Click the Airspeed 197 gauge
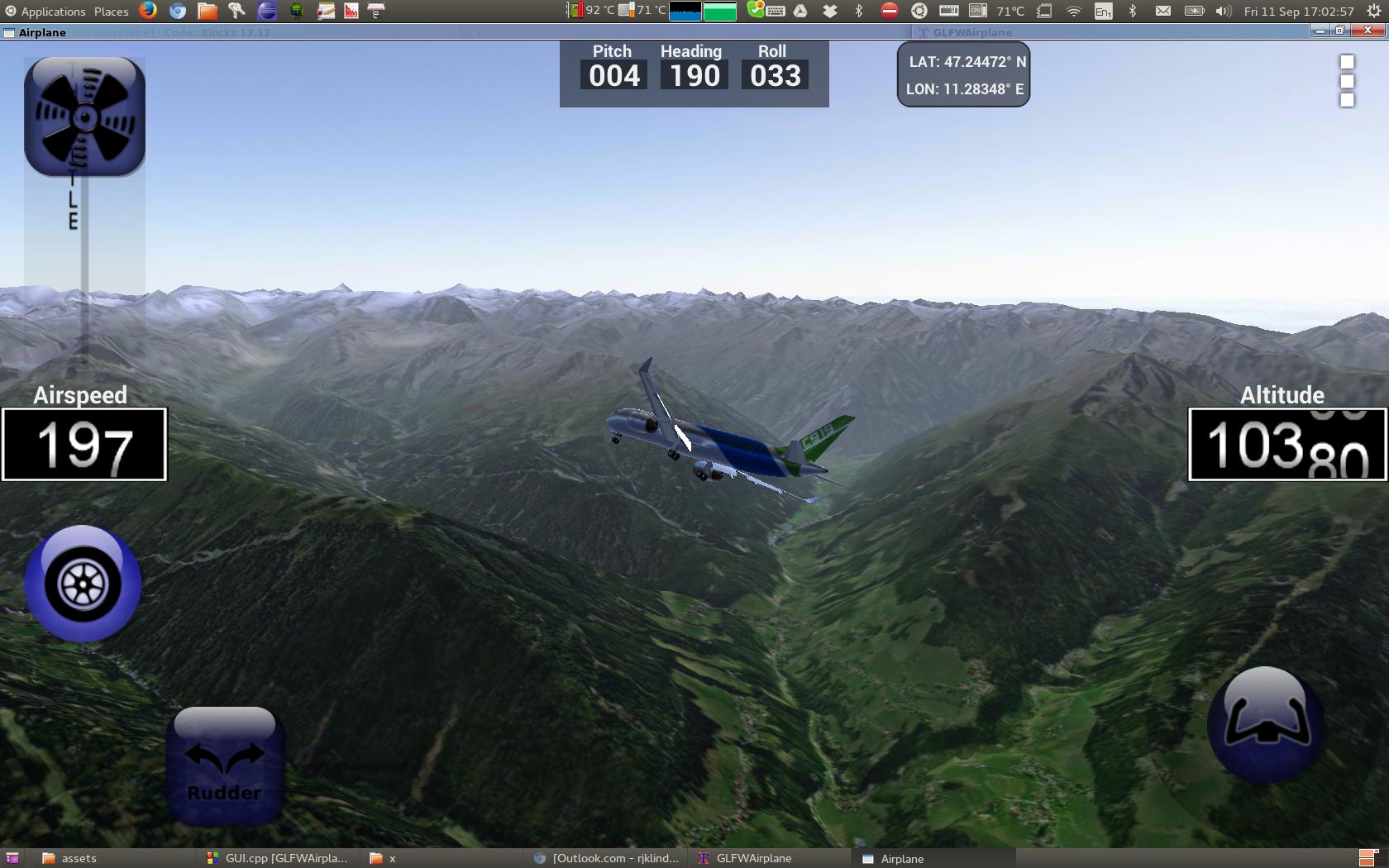The image size is (1389, 868). (84, 444)
